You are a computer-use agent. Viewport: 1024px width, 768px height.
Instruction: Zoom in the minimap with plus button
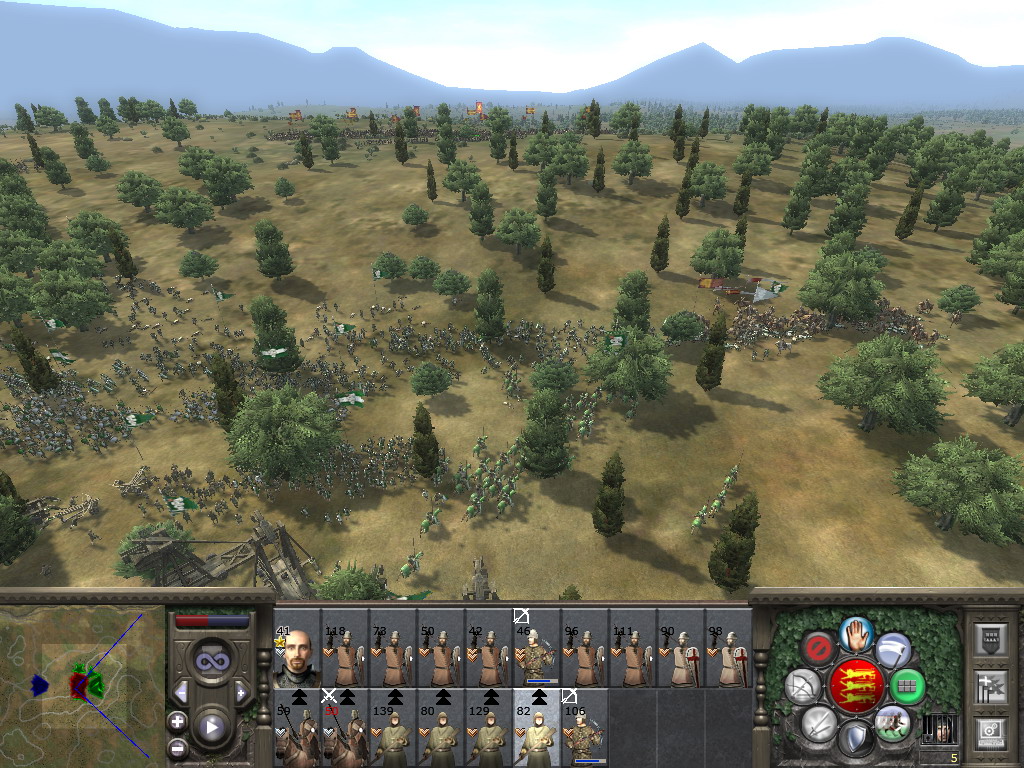click(x=177, y=721)
